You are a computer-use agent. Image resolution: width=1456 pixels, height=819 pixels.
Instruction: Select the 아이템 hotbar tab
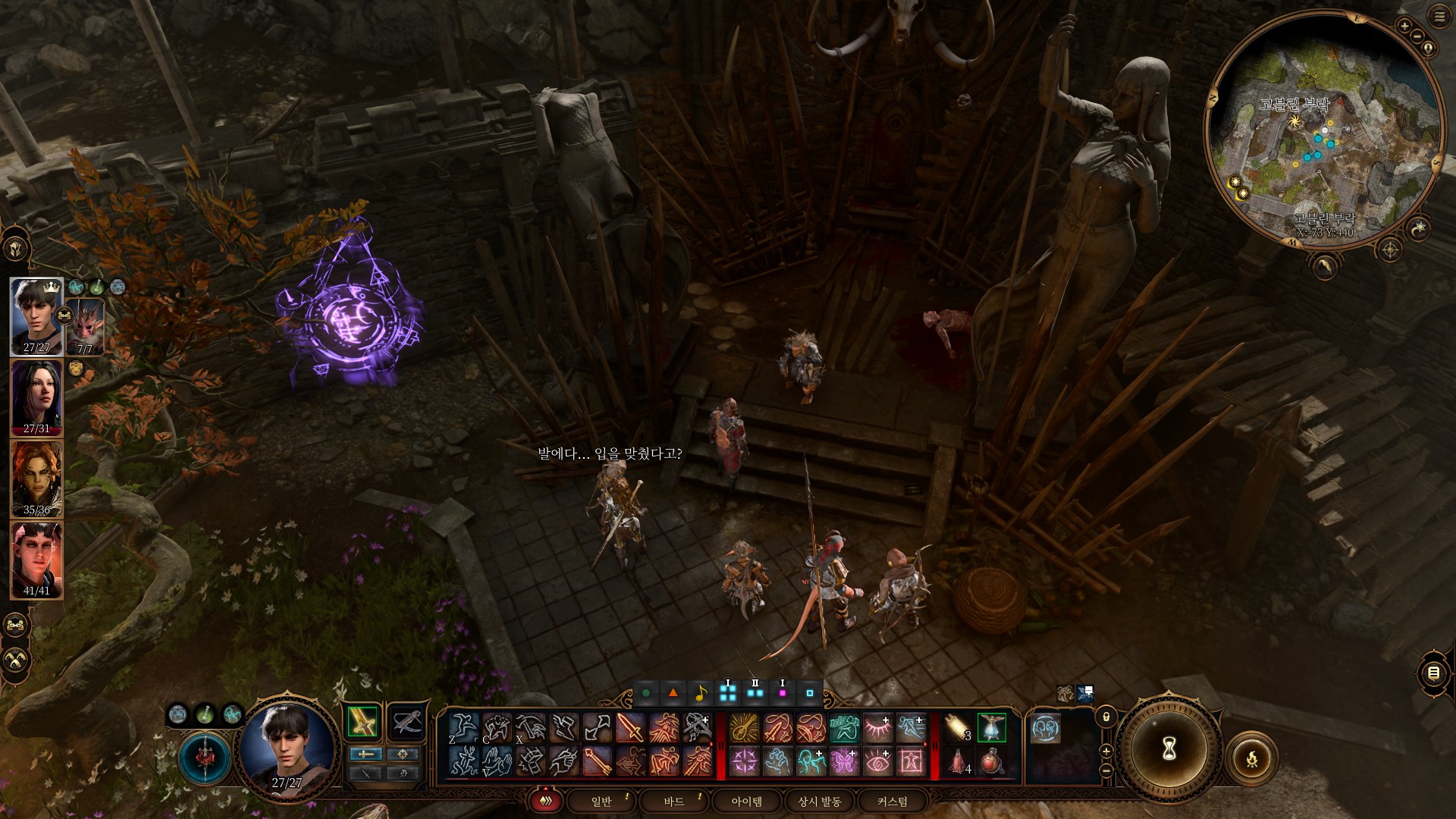(747, 802)
